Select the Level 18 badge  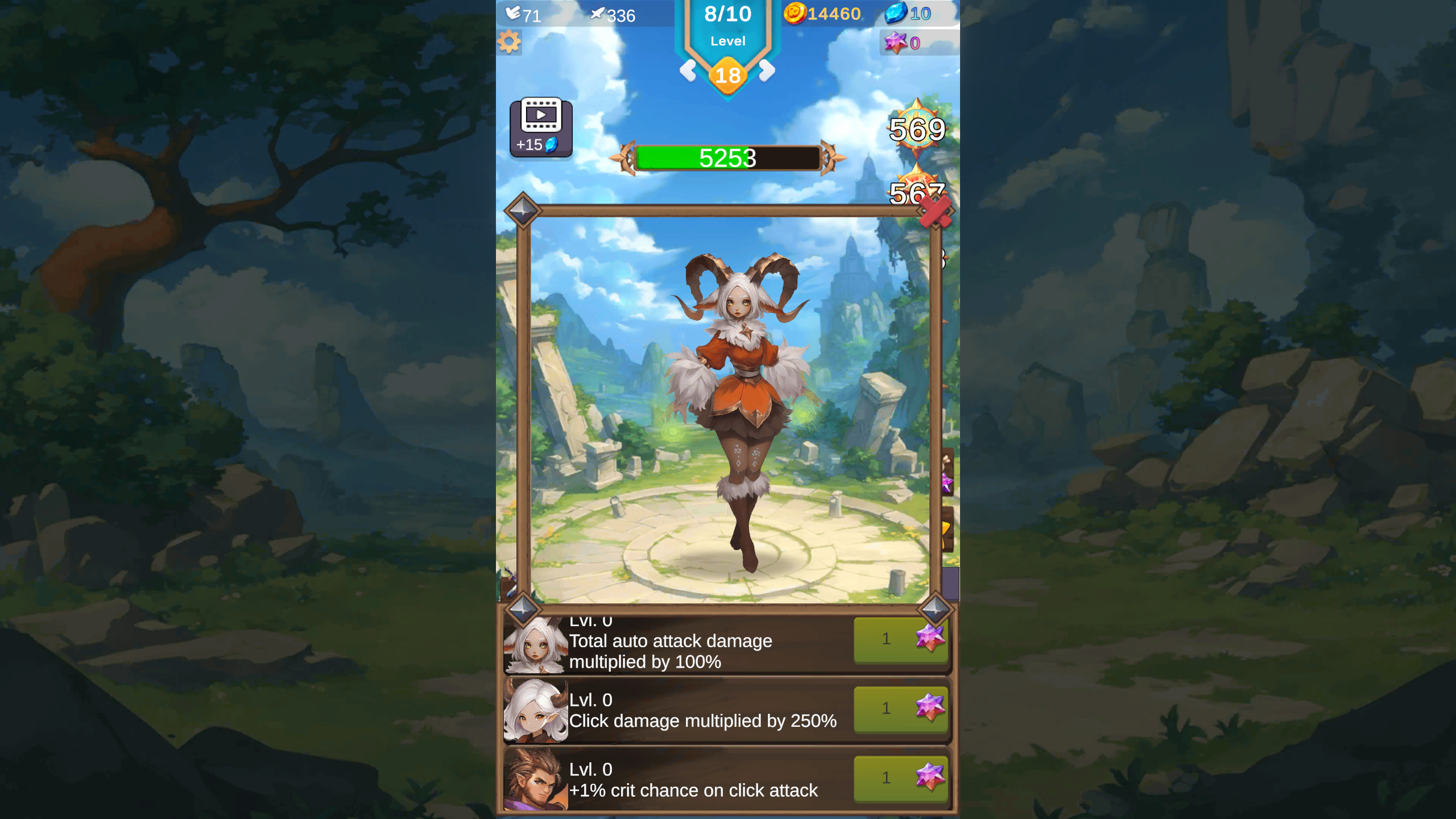(729, 74)
